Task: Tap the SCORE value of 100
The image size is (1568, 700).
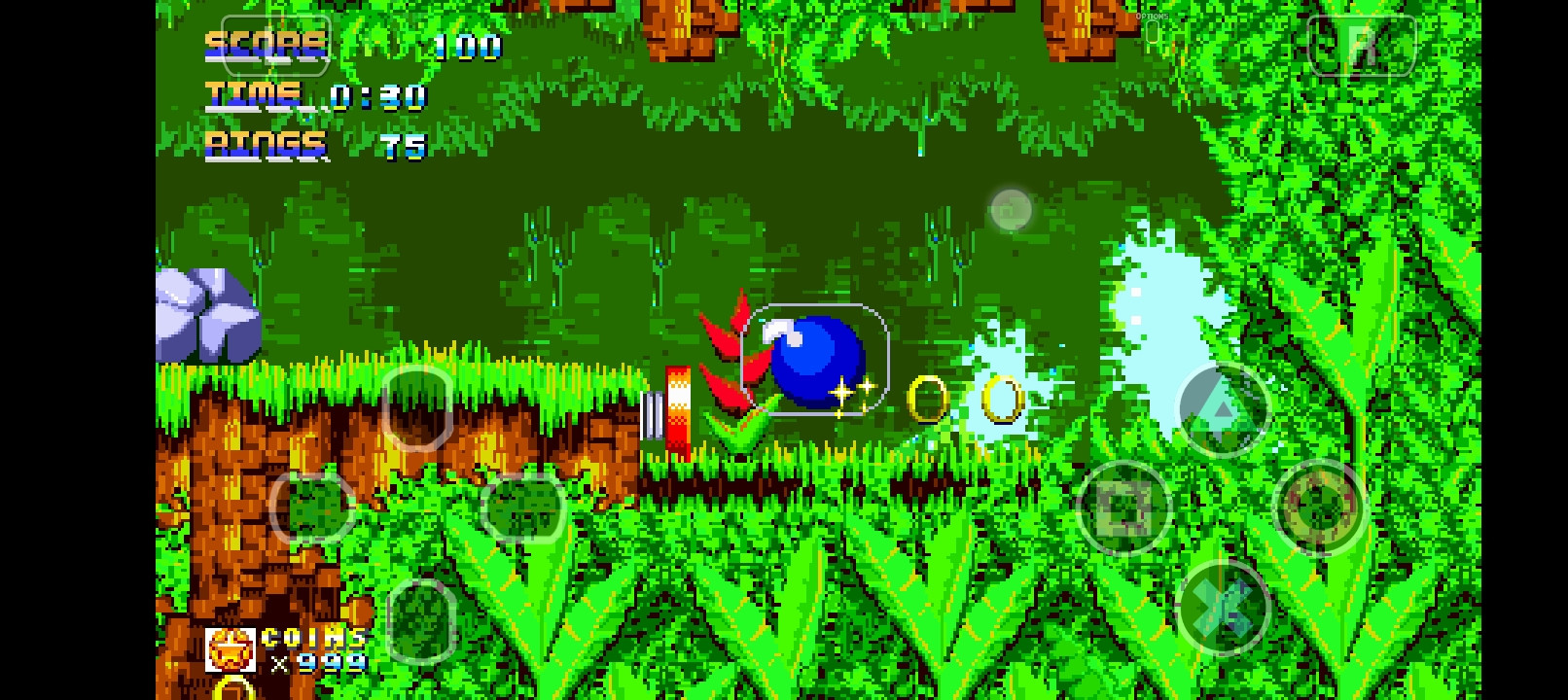Action: click(x=466, y=47)
